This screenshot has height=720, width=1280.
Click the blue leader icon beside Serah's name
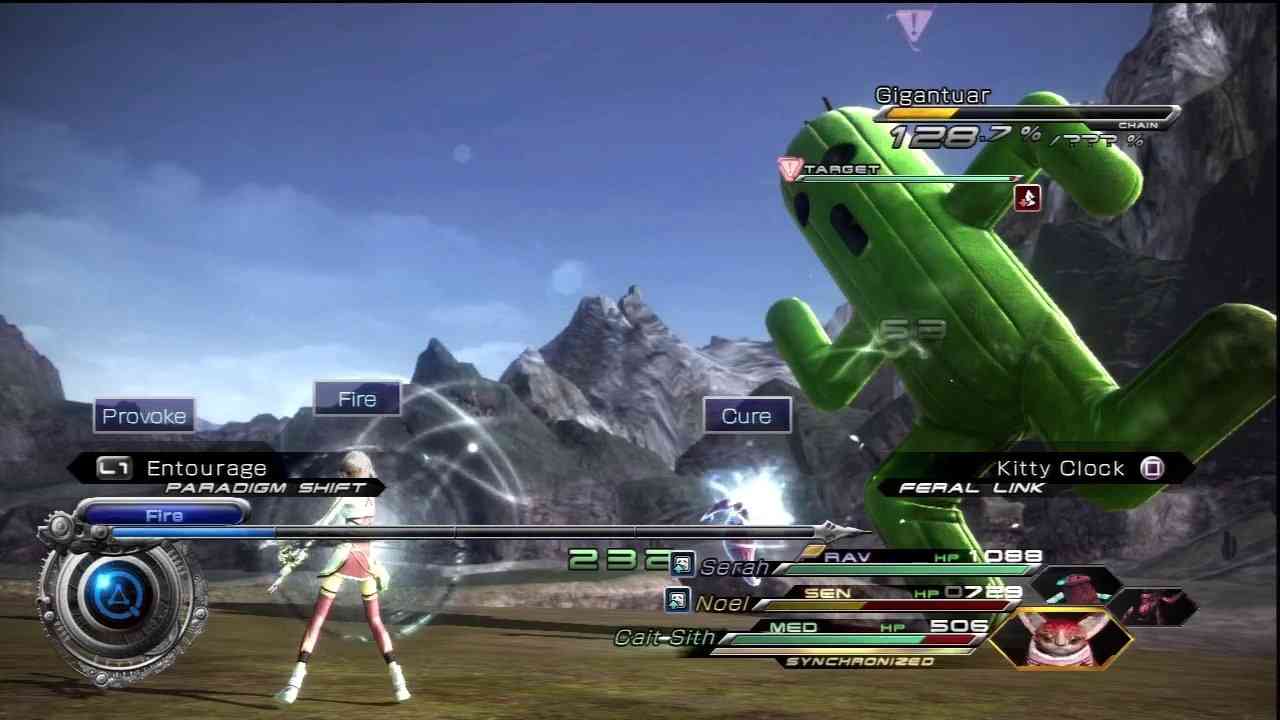click(x=681, y=564)
